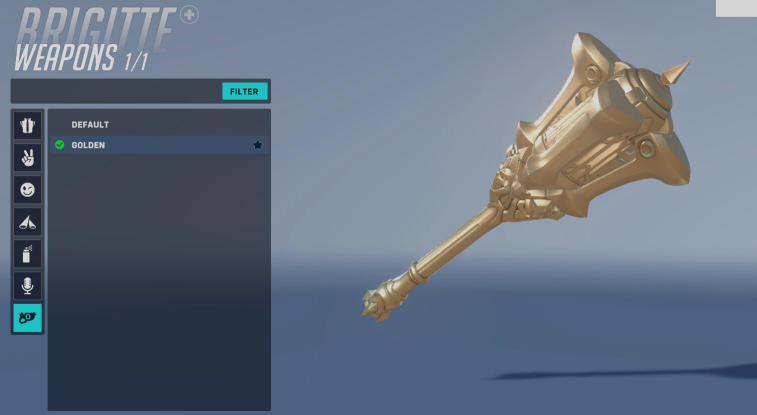View the Voice Lines microphone tab

[27, 285]
